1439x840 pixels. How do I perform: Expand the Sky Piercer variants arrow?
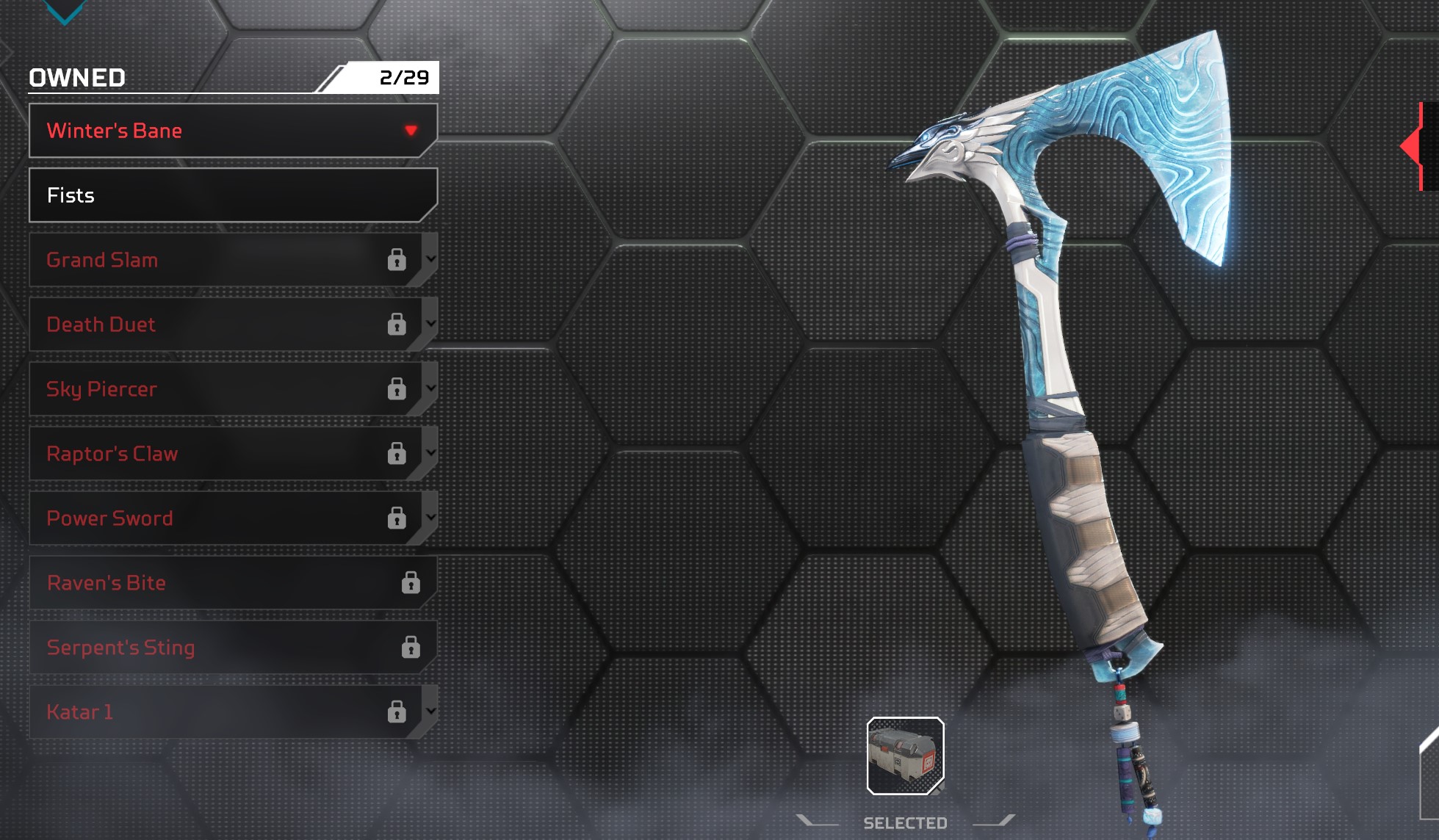point(431,388)
